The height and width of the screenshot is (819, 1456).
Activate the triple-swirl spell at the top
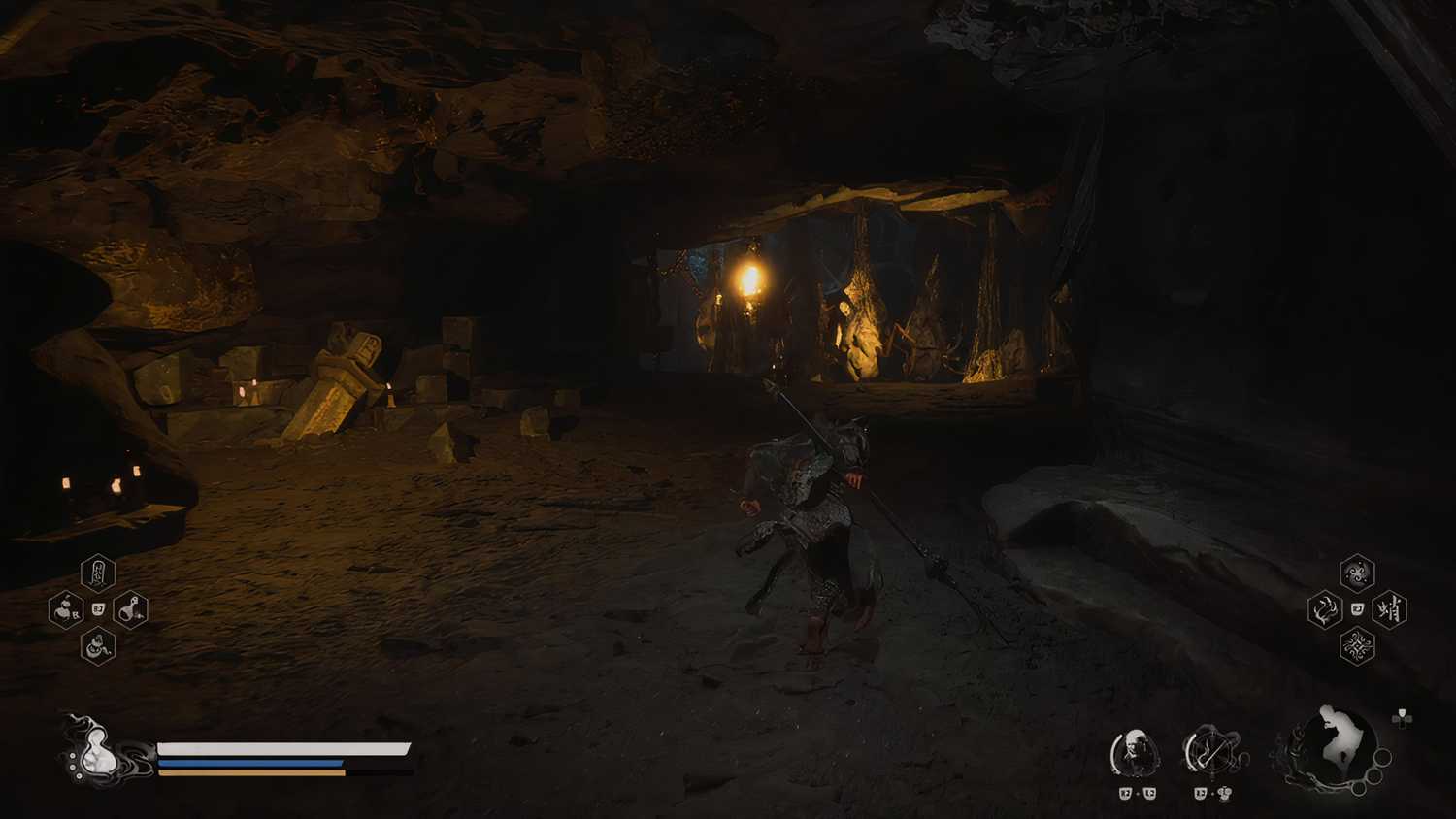pos(1357,573)
